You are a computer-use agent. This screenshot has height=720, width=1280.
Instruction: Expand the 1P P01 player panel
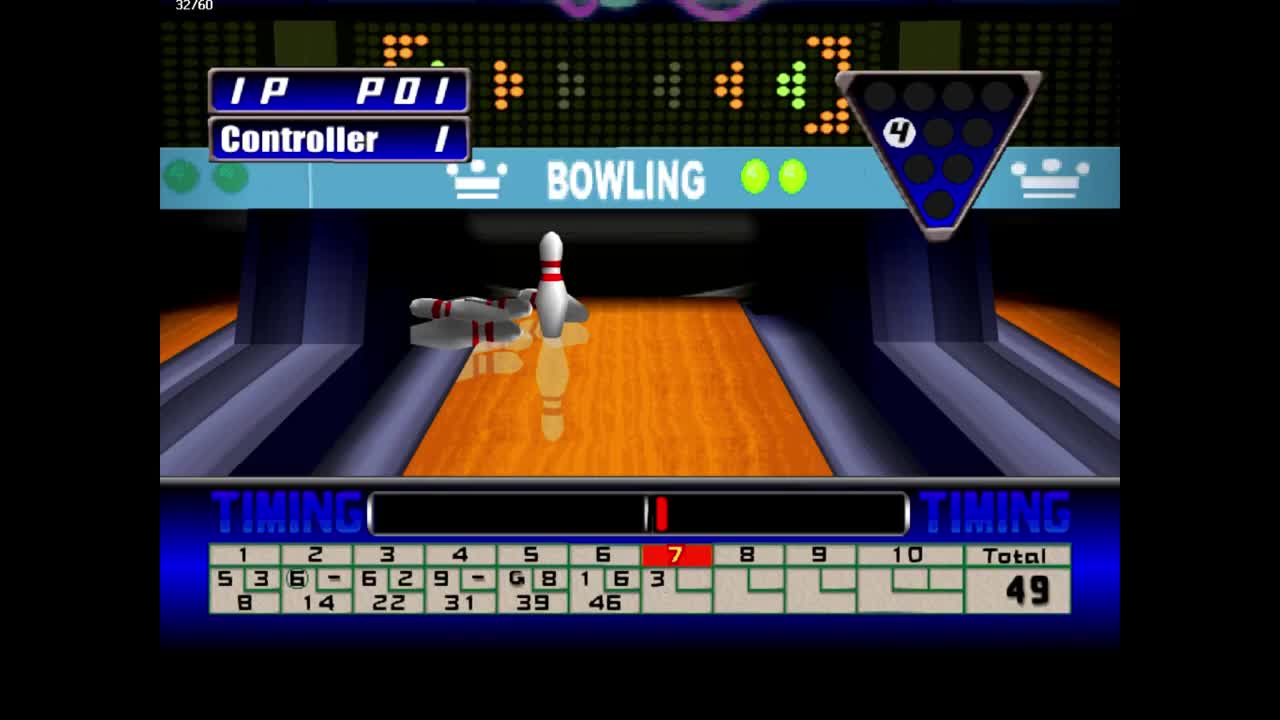[338, 91]
